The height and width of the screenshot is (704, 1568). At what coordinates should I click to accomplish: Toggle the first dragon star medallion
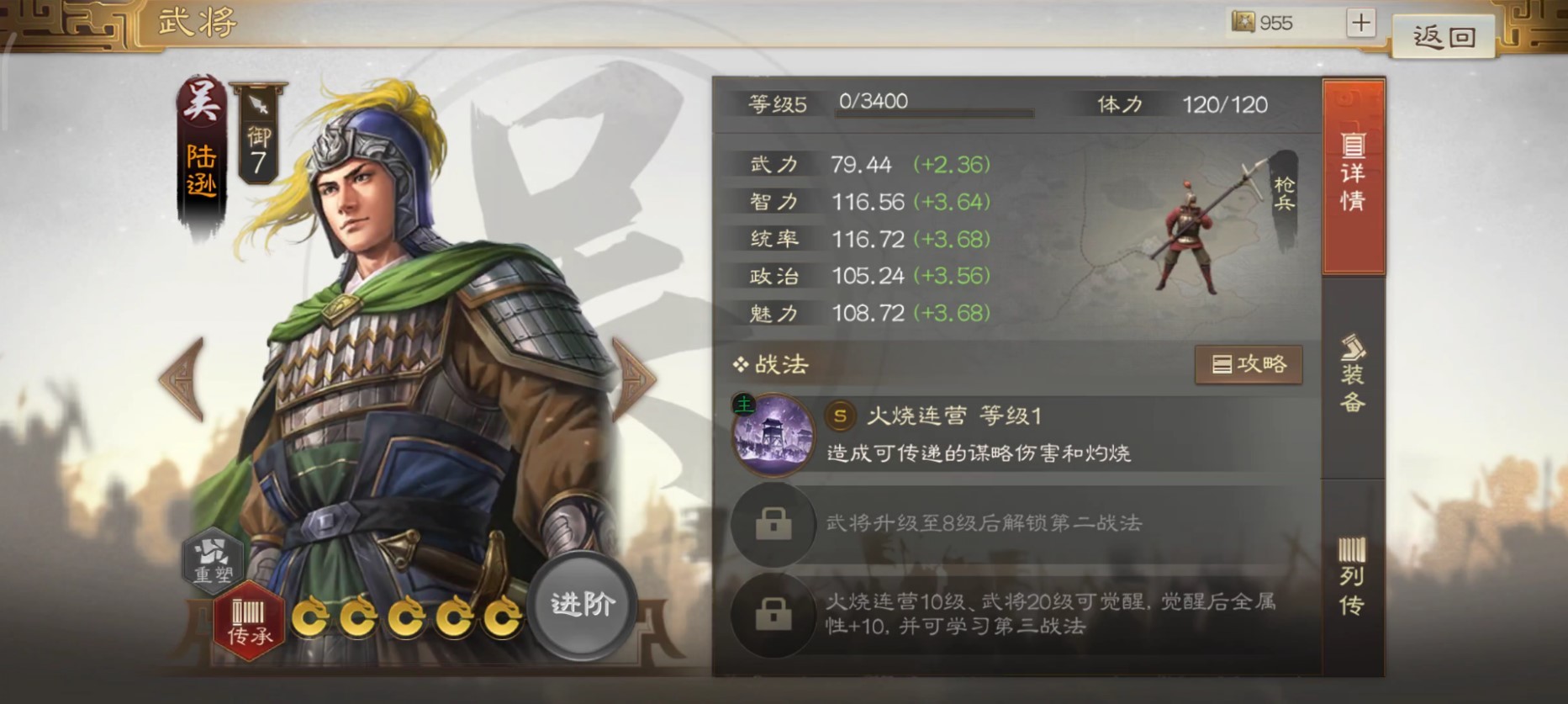[x=314, y=619]
